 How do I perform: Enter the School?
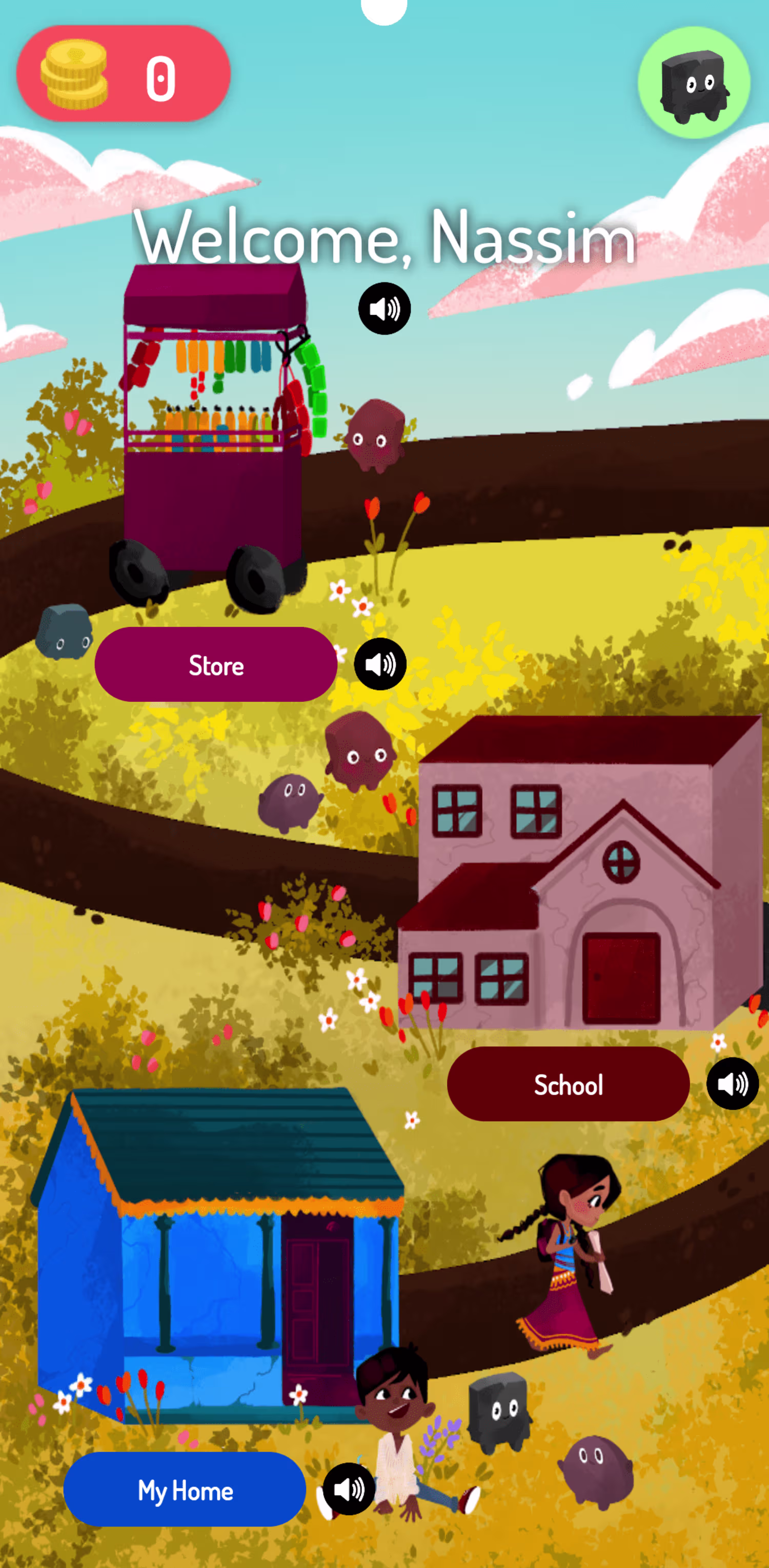pyautogui.click(x=568, y=1084)
